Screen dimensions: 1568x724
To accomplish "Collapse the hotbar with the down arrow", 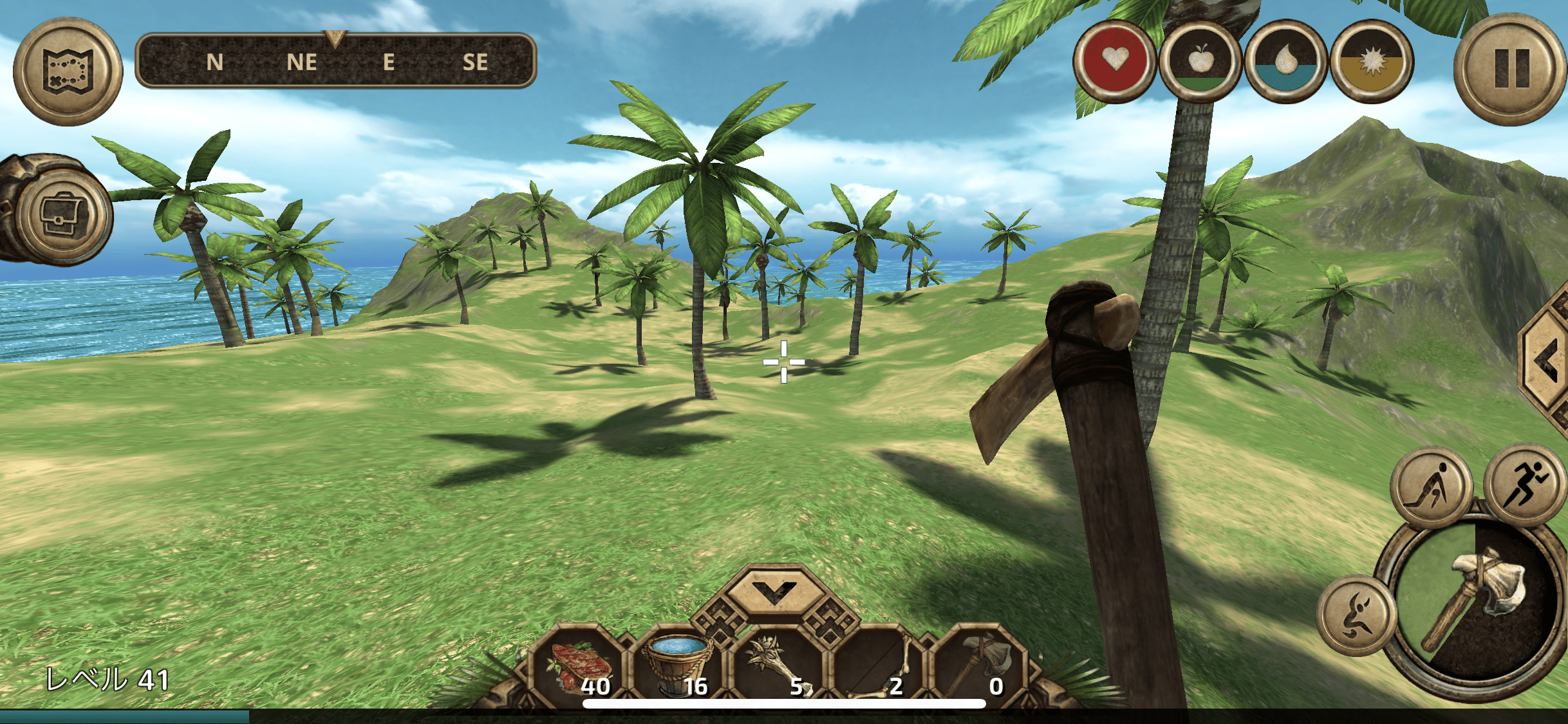I will click(x=774, y=590).
